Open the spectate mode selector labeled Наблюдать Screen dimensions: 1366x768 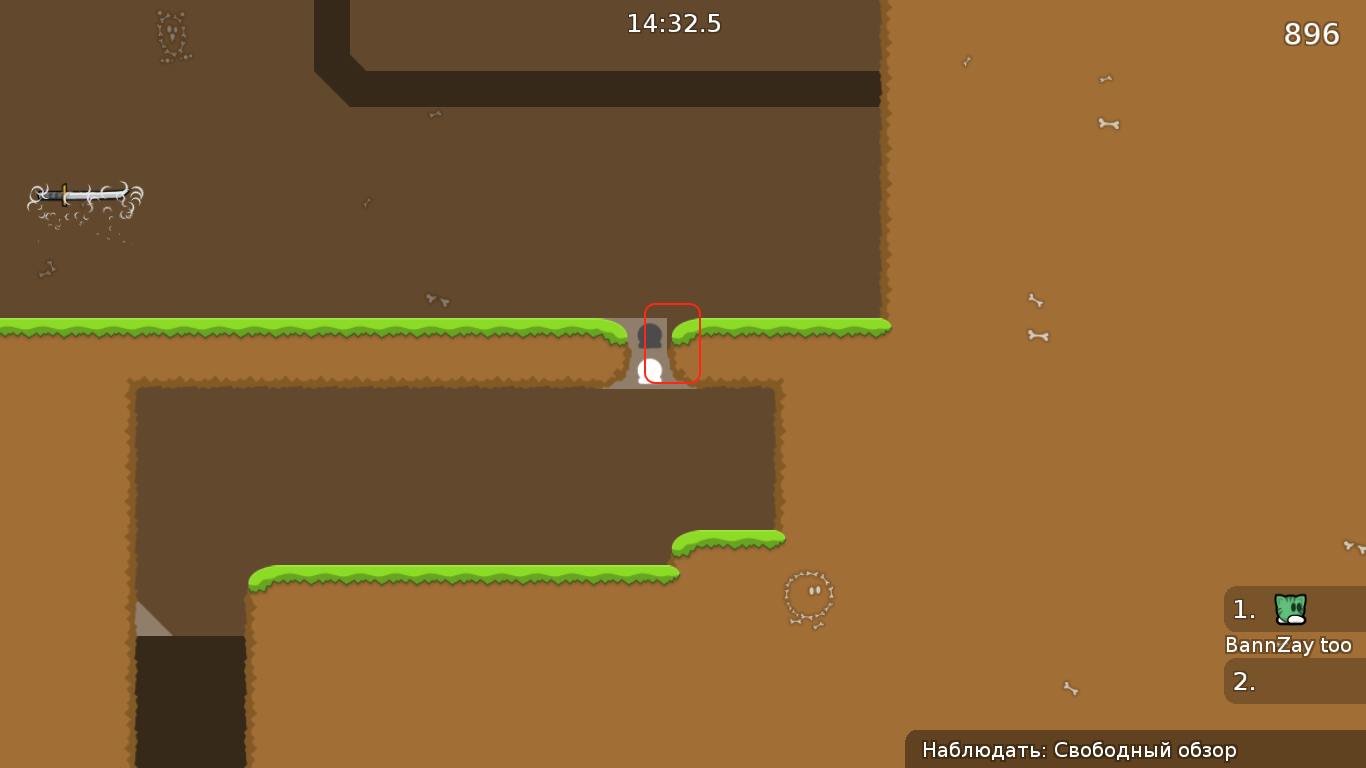coord(1080,750)
